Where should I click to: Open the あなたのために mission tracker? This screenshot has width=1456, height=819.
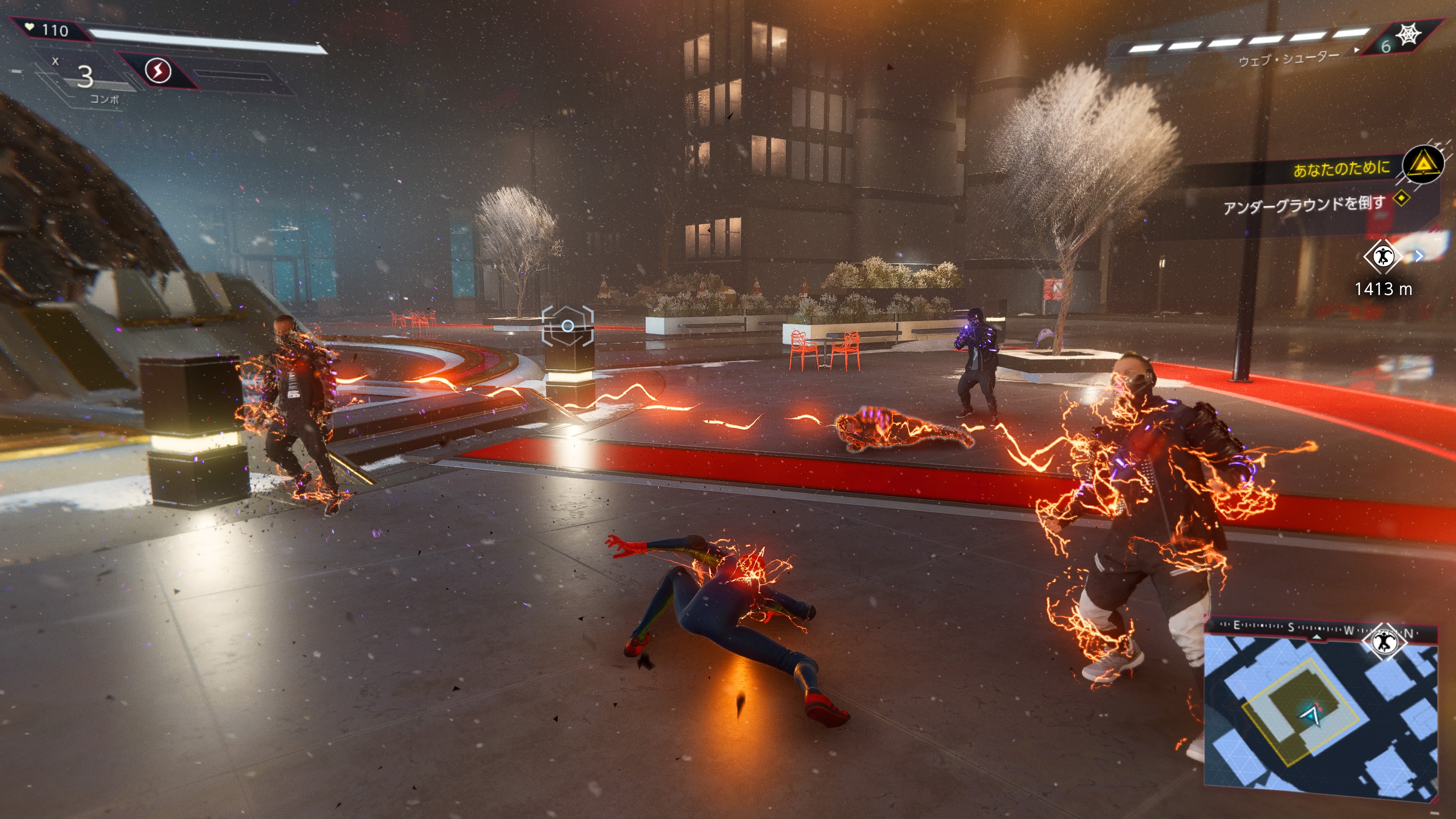pos(1341,168)
